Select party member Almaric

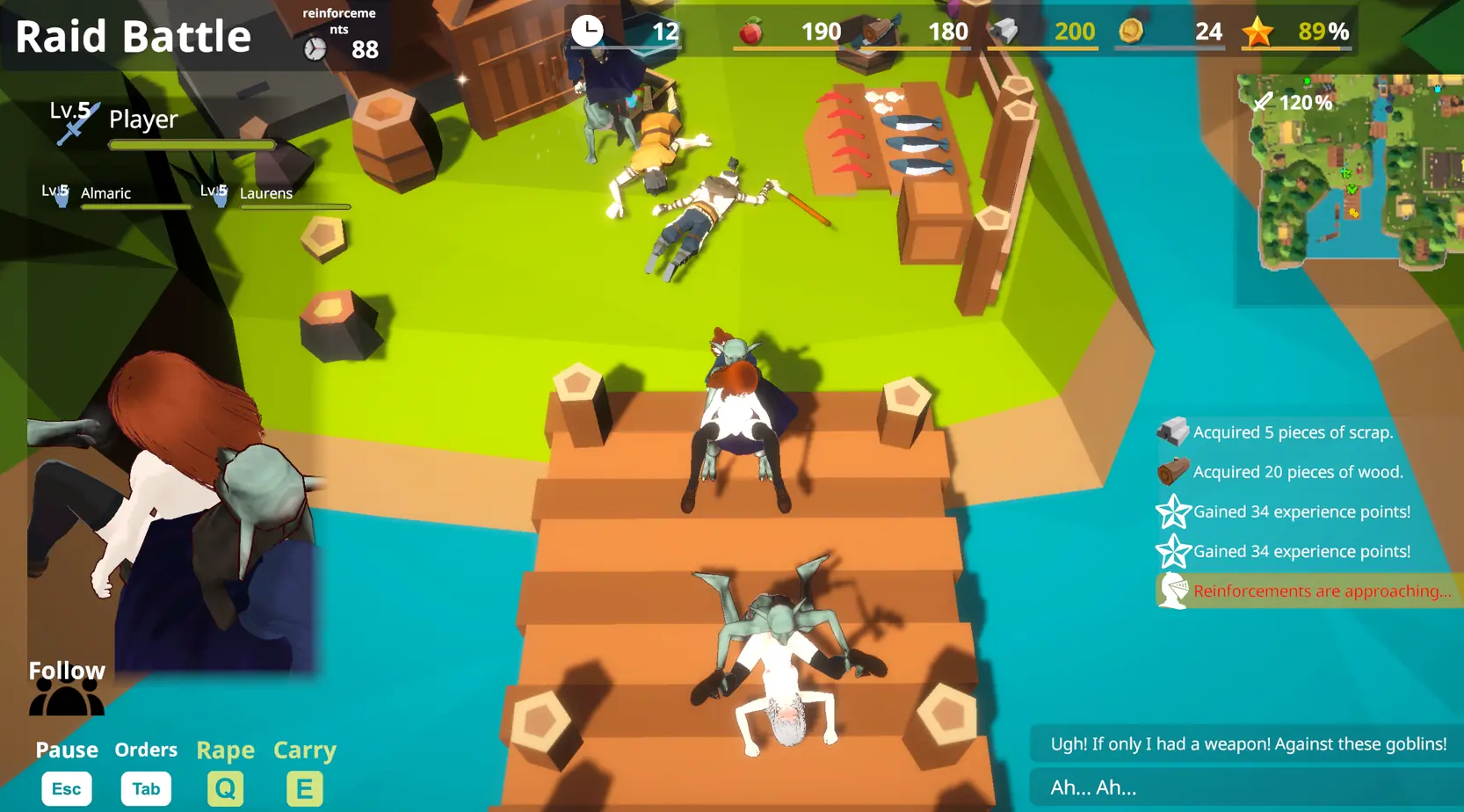click(105, 193)
